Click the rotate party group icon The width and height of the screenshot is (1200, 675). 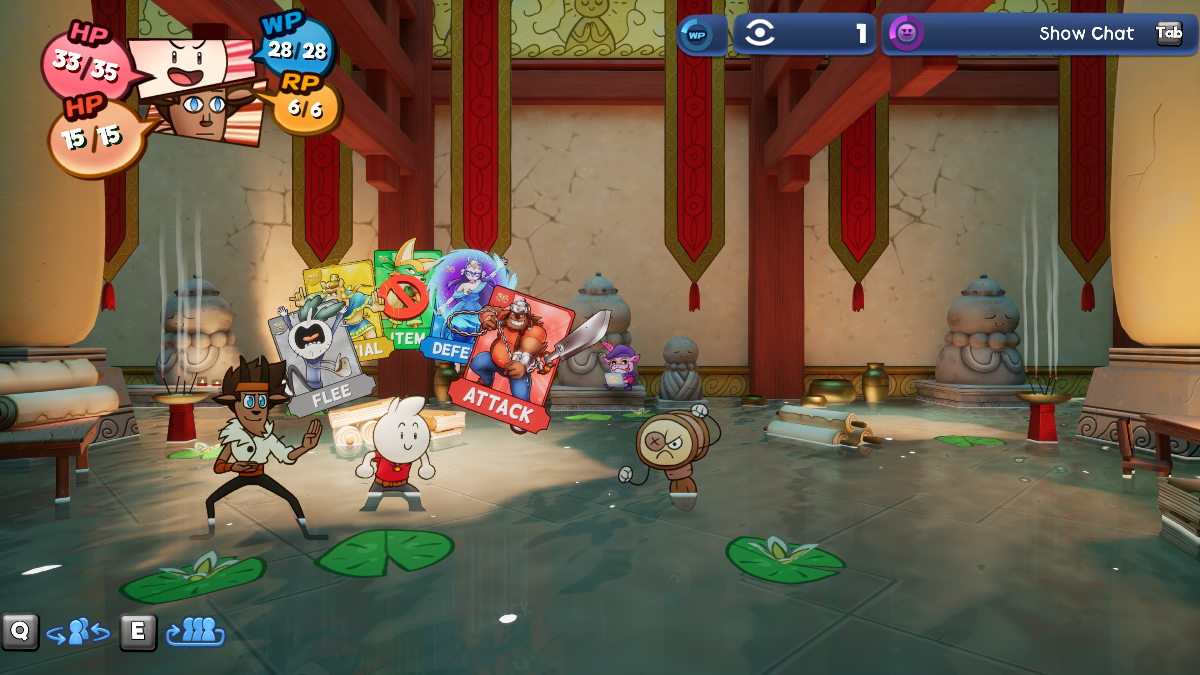point(196,632)
